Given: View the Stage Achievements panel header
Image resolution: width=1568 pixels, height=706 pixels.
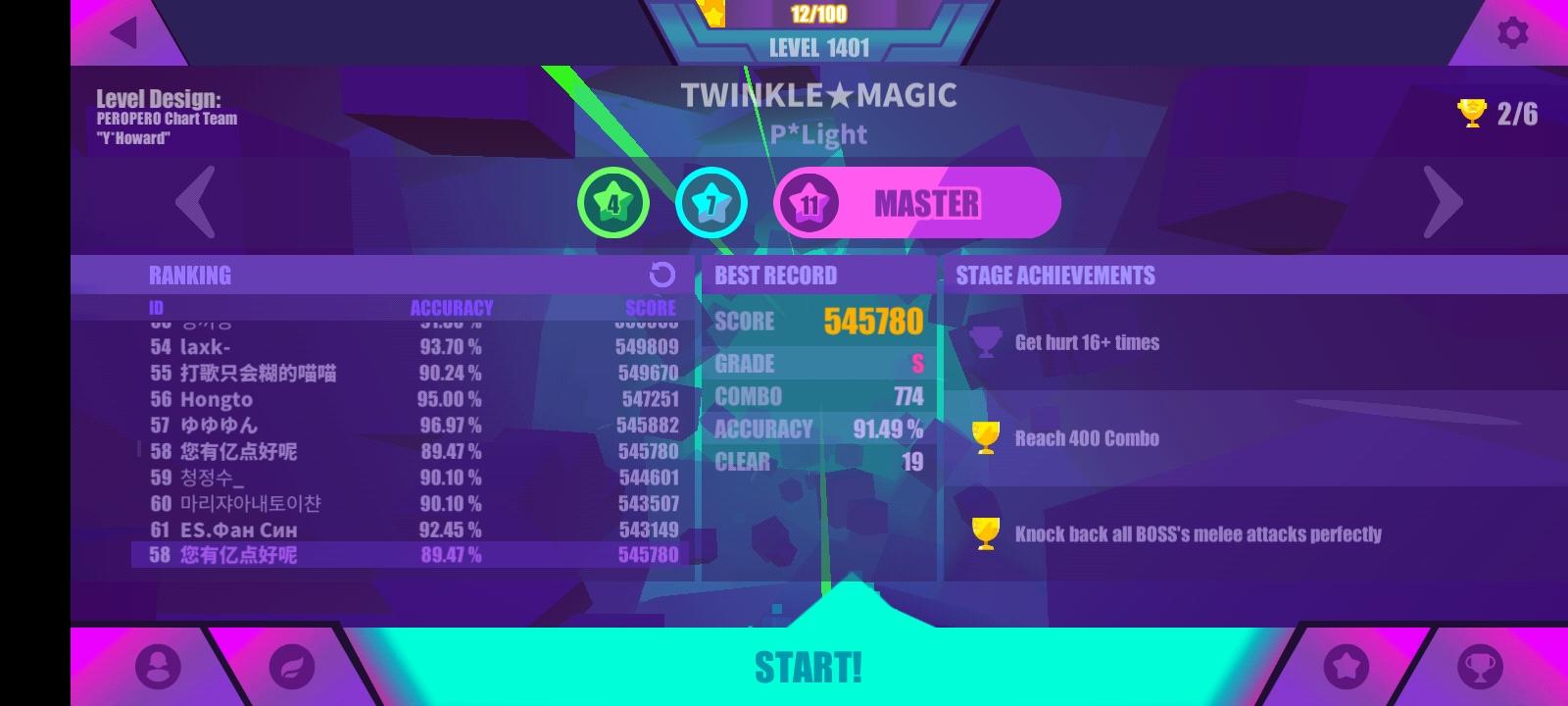Looking at the screenshot, I should point(1054,275).
